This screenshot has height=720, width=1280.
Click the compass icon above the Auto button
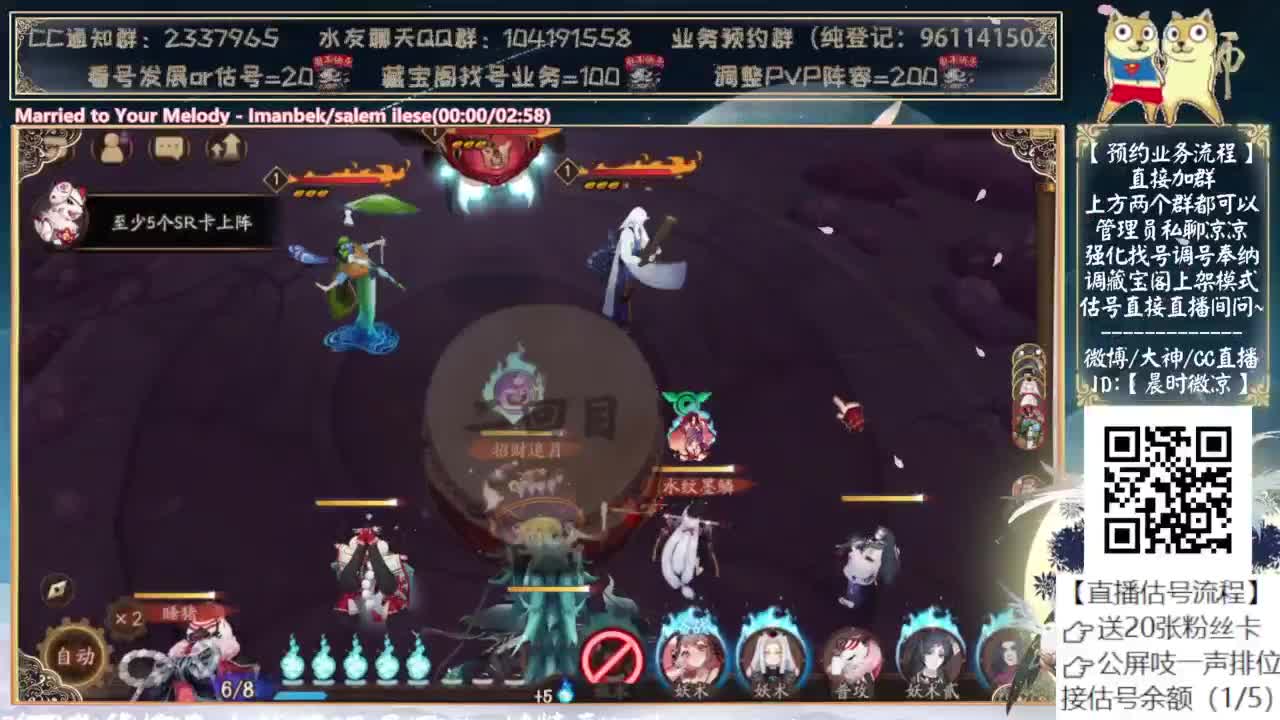click(57, 588)
